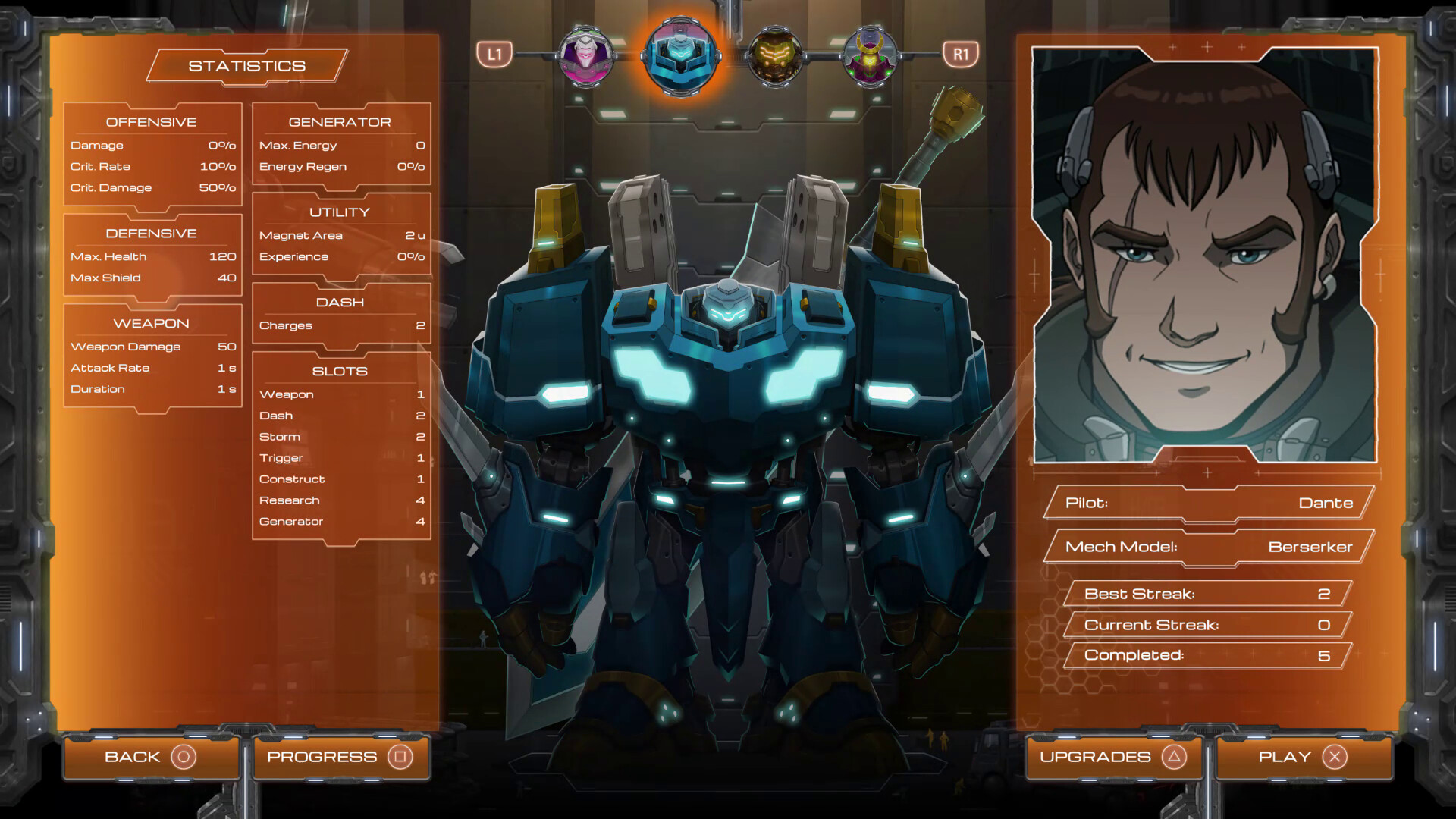The image size is (1456, 819).
Task: Open the PROGRESS screen
Action: point(340,757)
